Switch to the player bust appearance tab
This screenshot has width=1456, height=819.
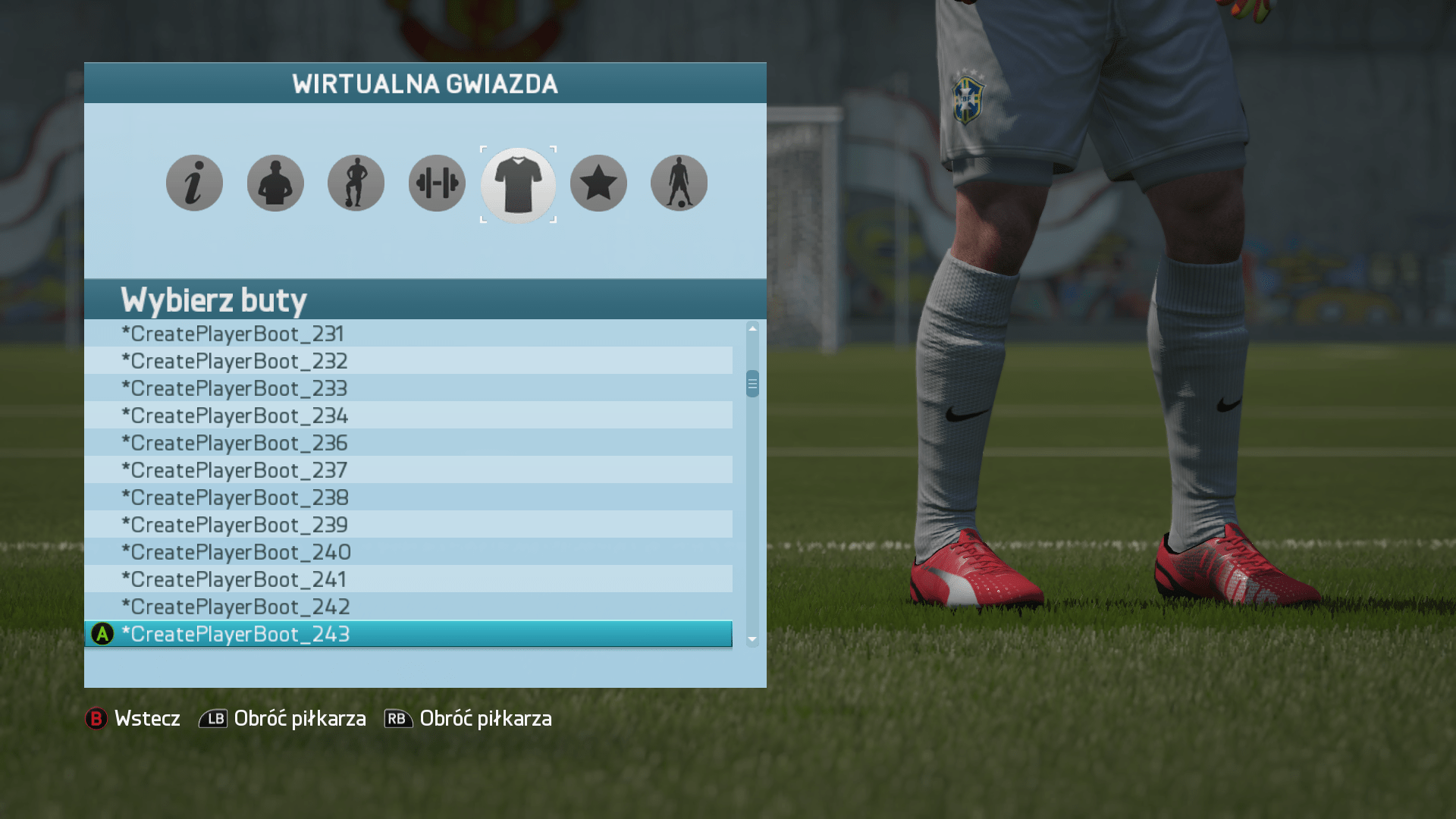(275, 184)
